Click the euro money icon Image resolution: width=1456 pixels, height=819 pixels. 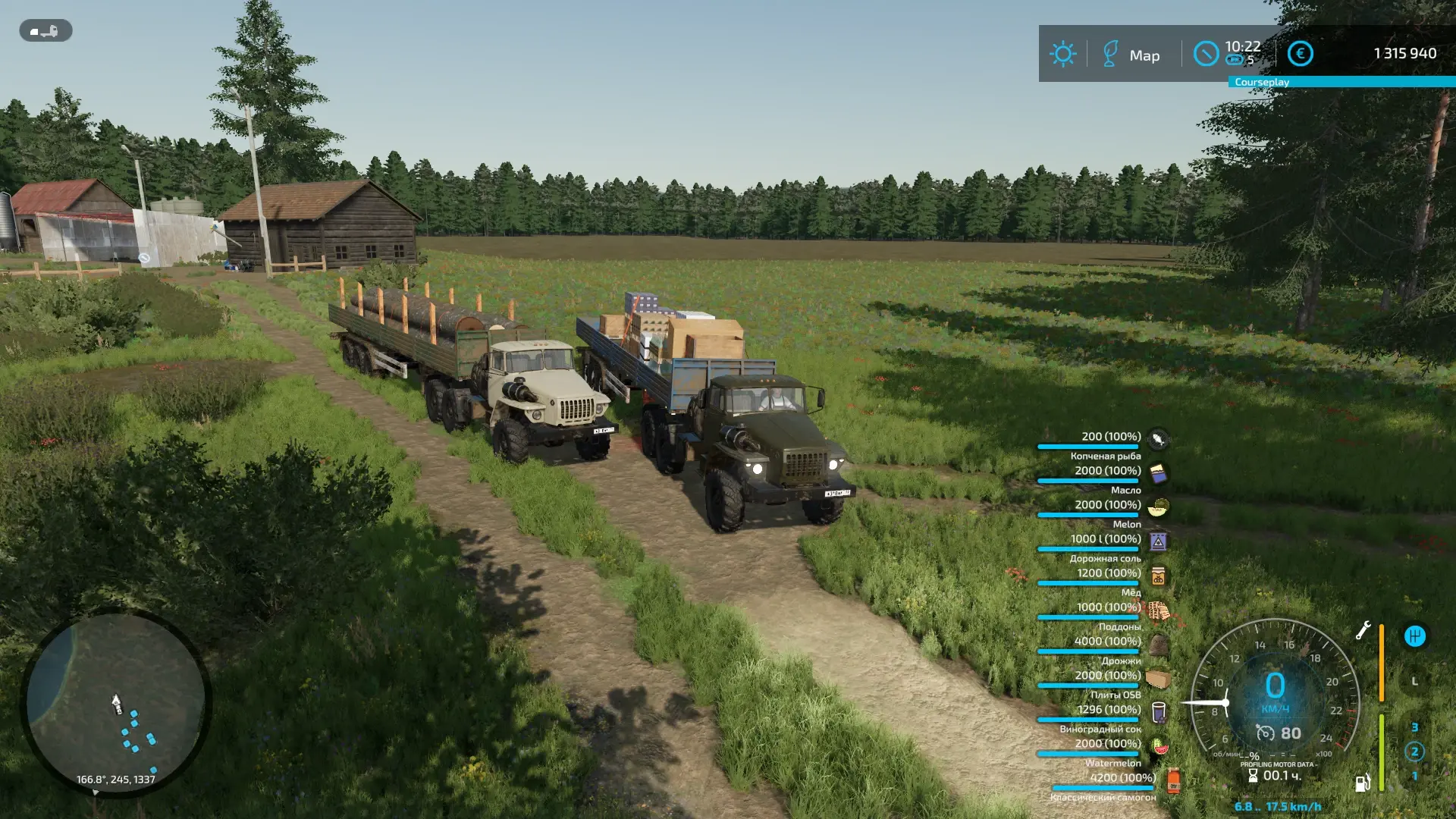tap(1300, 53)
